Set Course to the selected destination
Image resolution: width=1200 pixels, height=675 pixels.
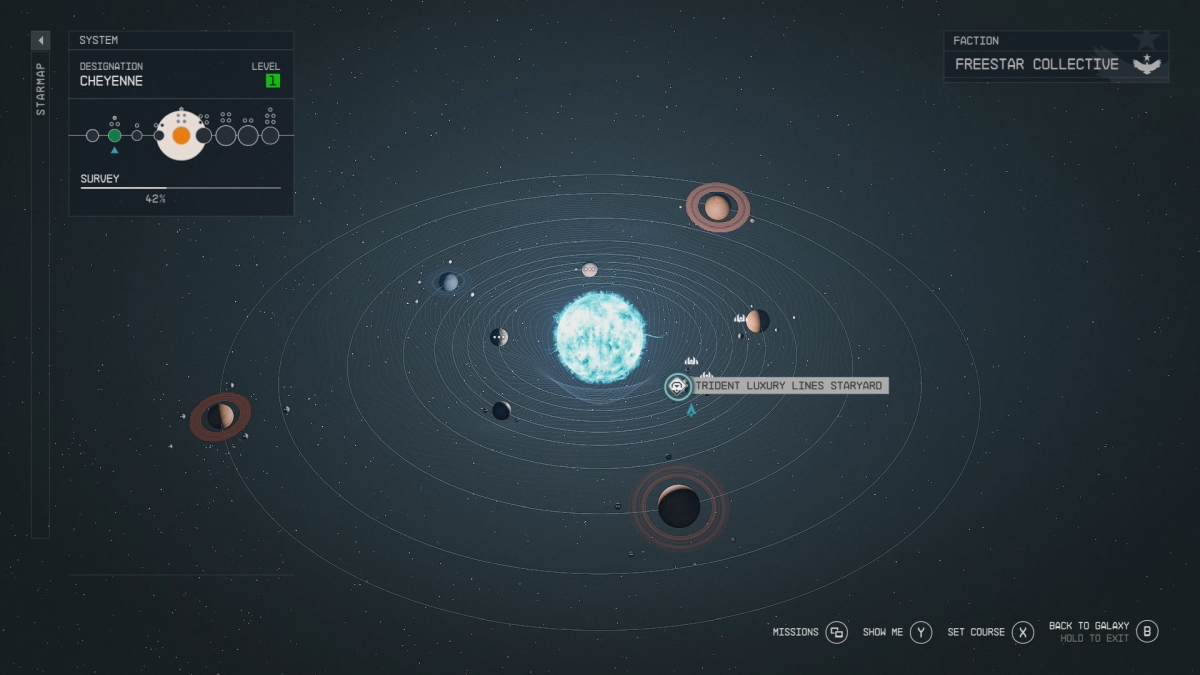[1022, 632]
